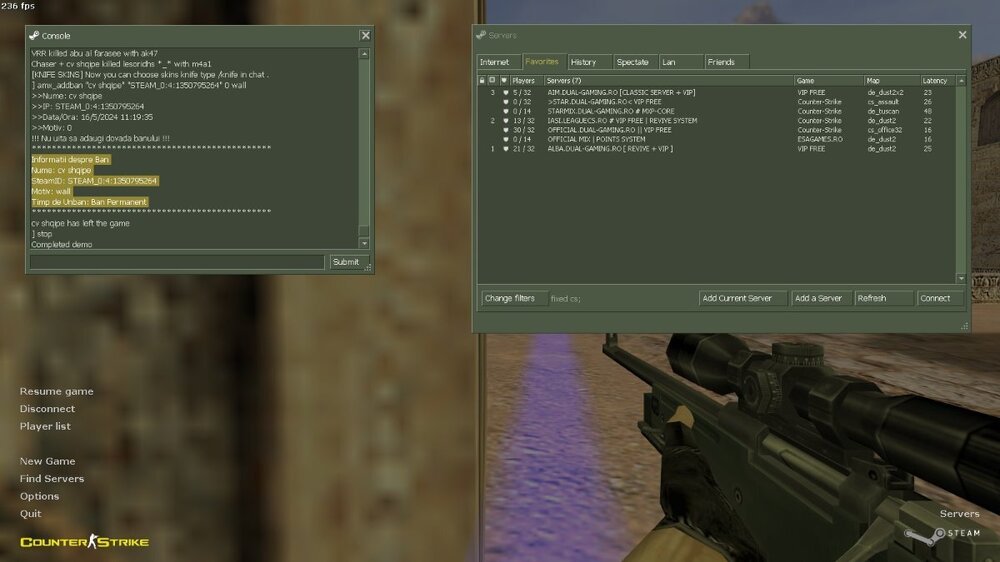Resume game from the pause menu
This screenshot has width=1000, height=562.
pos(56,391)
